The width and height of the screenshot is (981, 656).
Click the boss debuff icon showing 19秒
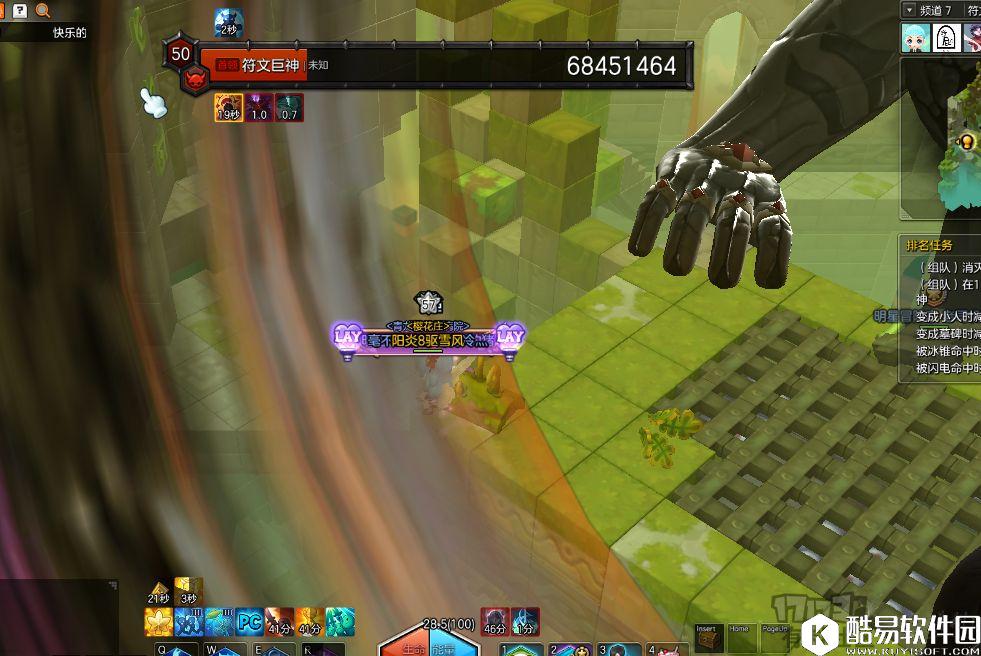[x=229, y=108]
